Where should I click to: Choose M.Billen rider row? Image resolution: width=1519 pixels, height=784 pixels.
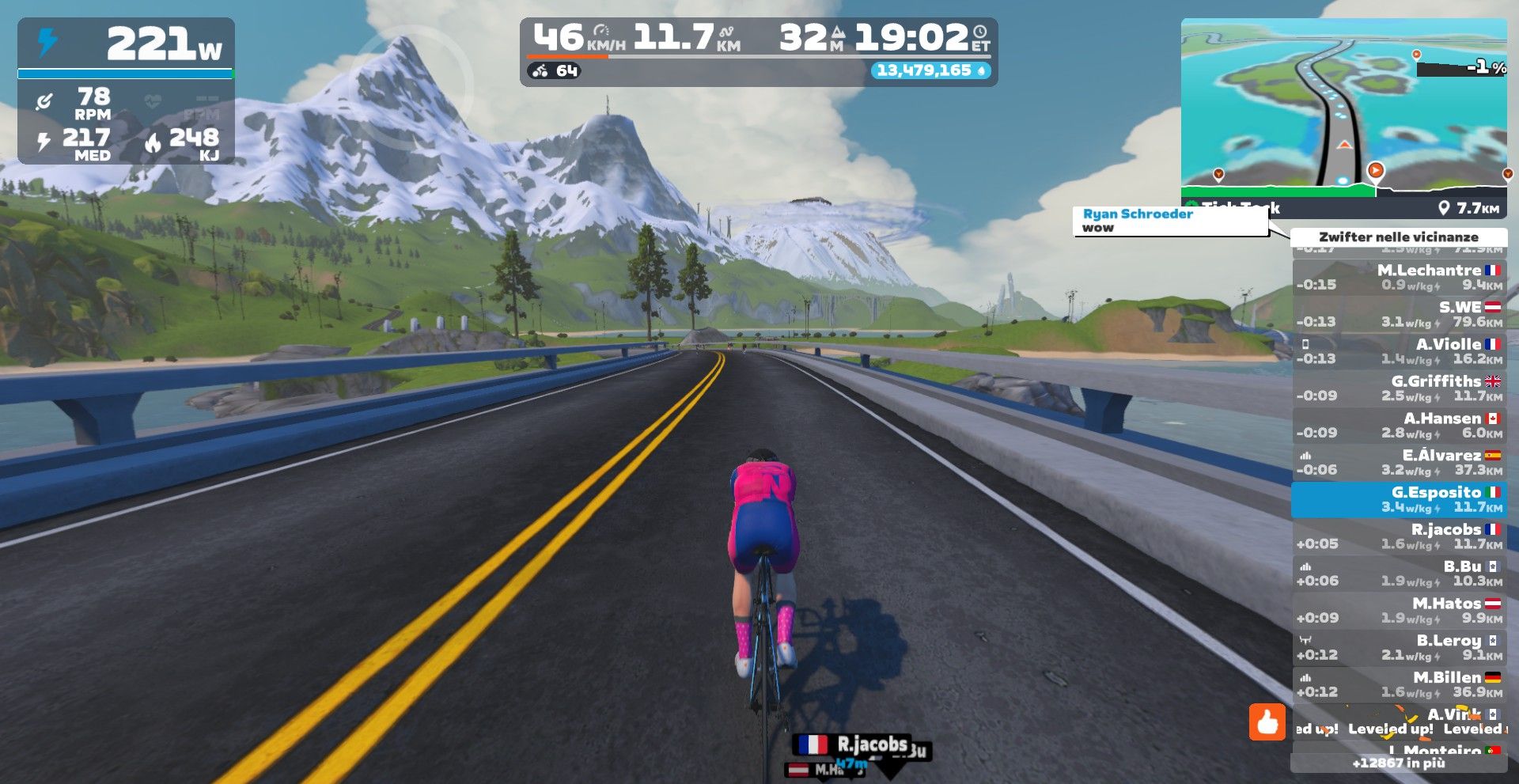pos(1399,685)
